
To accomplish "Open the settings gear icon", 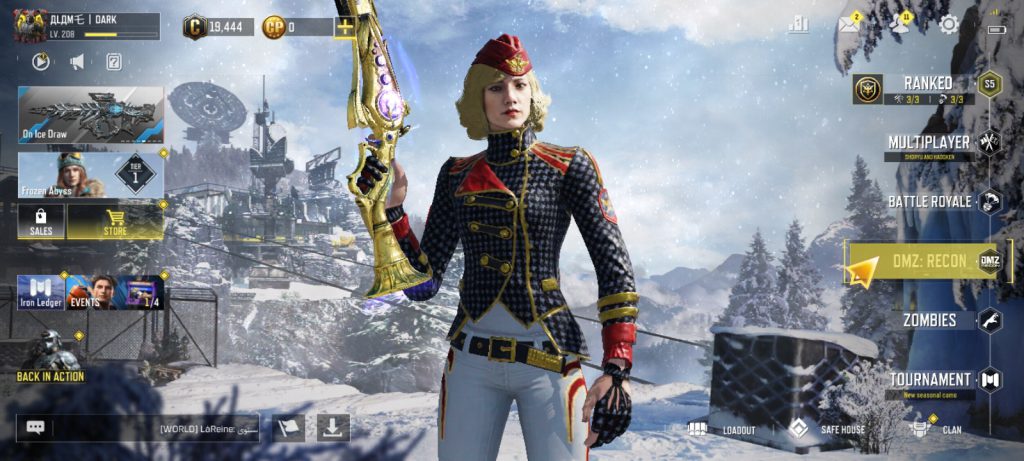I will click(x=948, y=25).
